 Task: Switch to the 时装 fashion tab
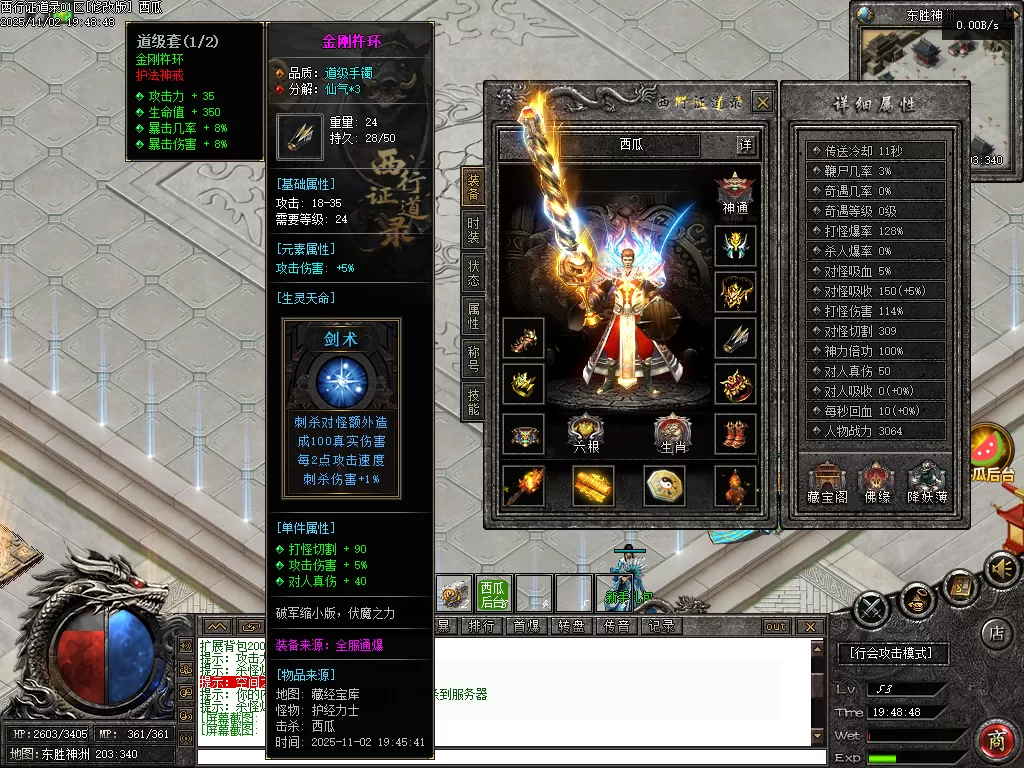pyautogui.click(x=474, y=229)
